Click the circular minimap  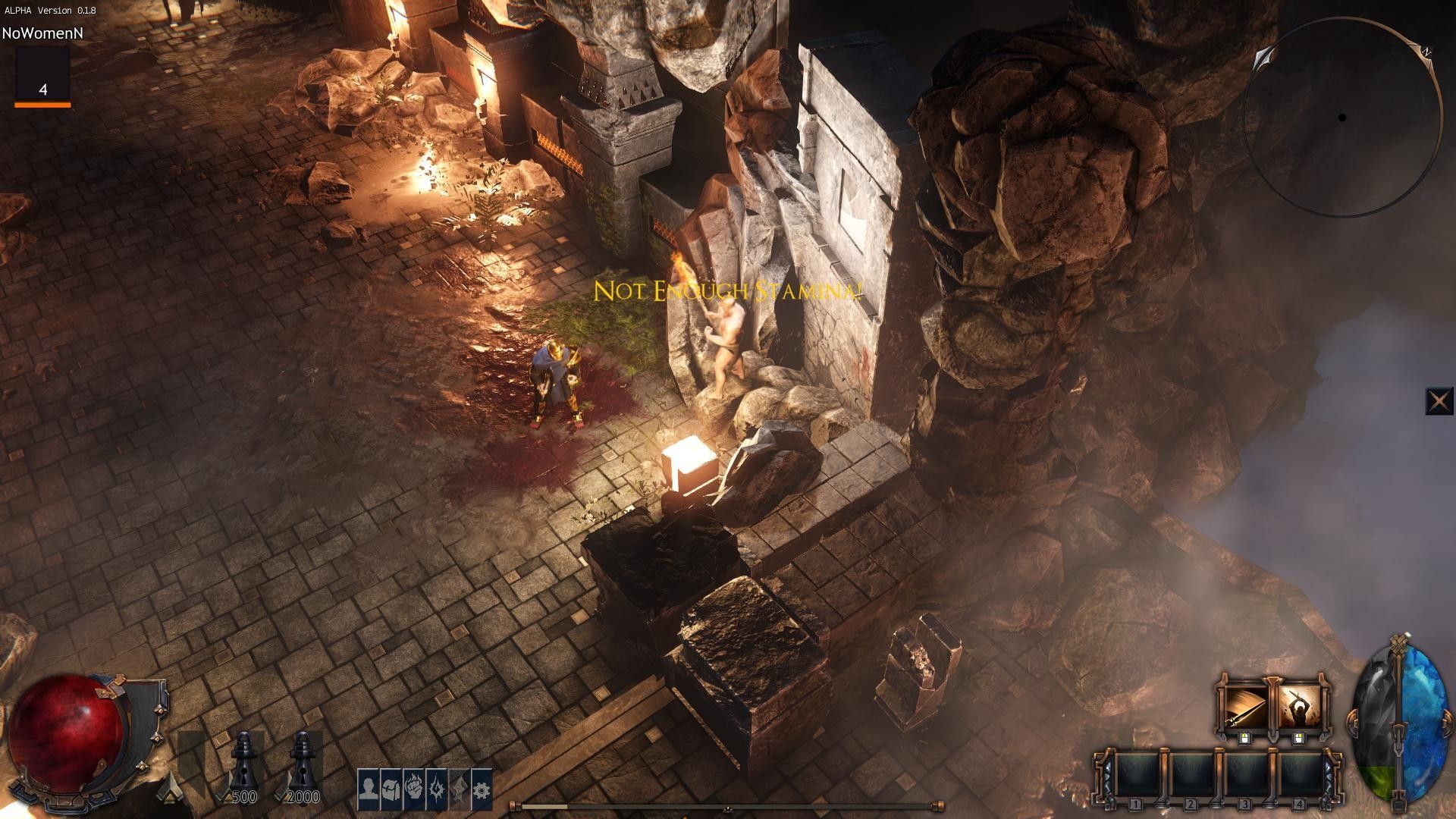(1342, 118)
